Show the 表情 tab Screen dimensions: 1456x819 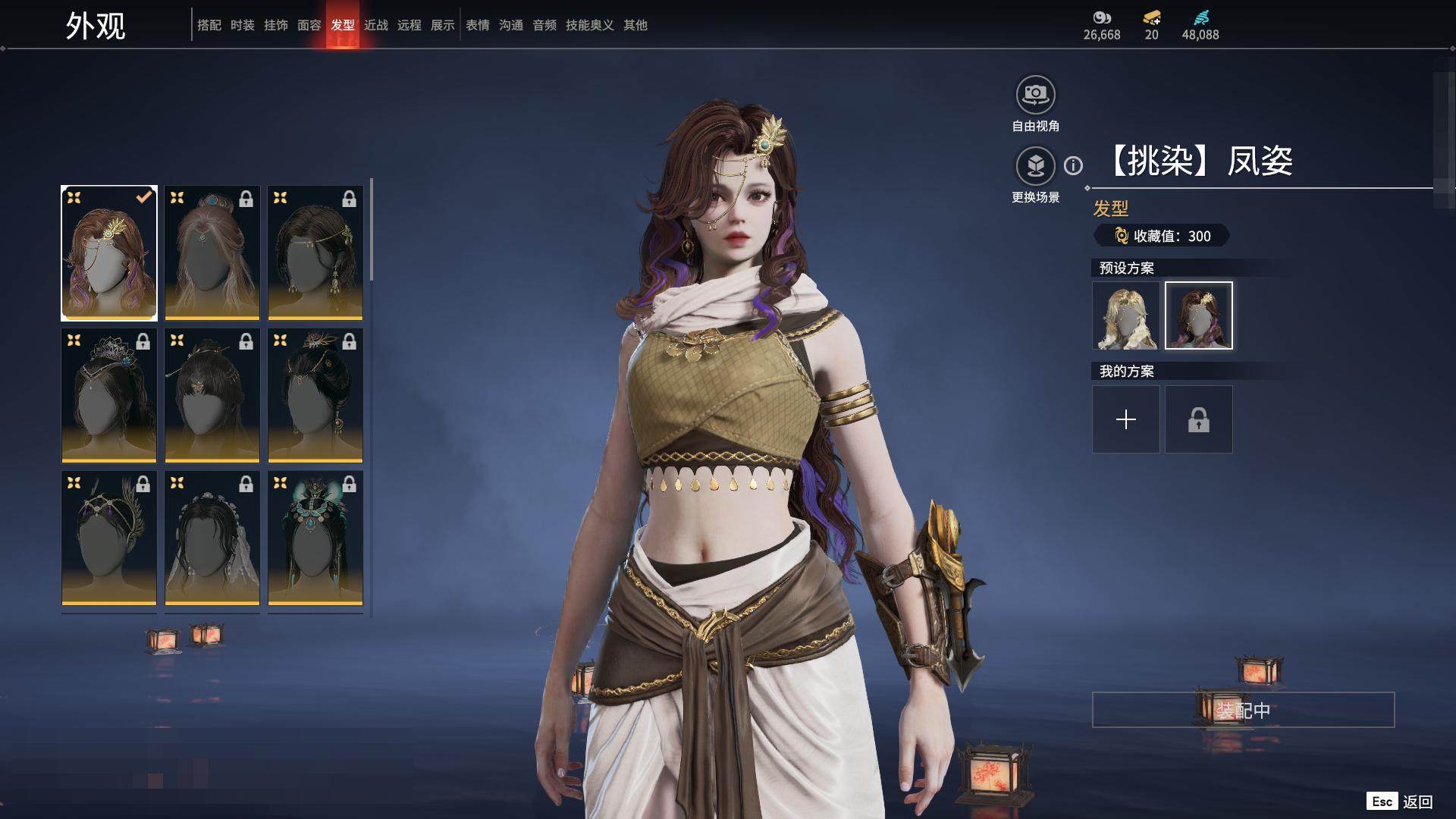[x=477, y=25]
